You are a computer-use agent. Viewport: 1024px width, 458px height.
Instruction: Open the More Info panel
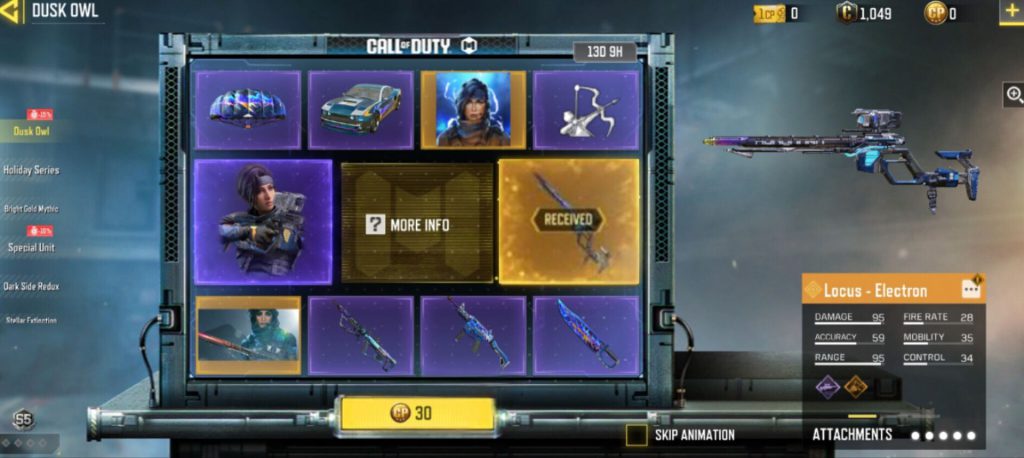click(x=418, y=223)
